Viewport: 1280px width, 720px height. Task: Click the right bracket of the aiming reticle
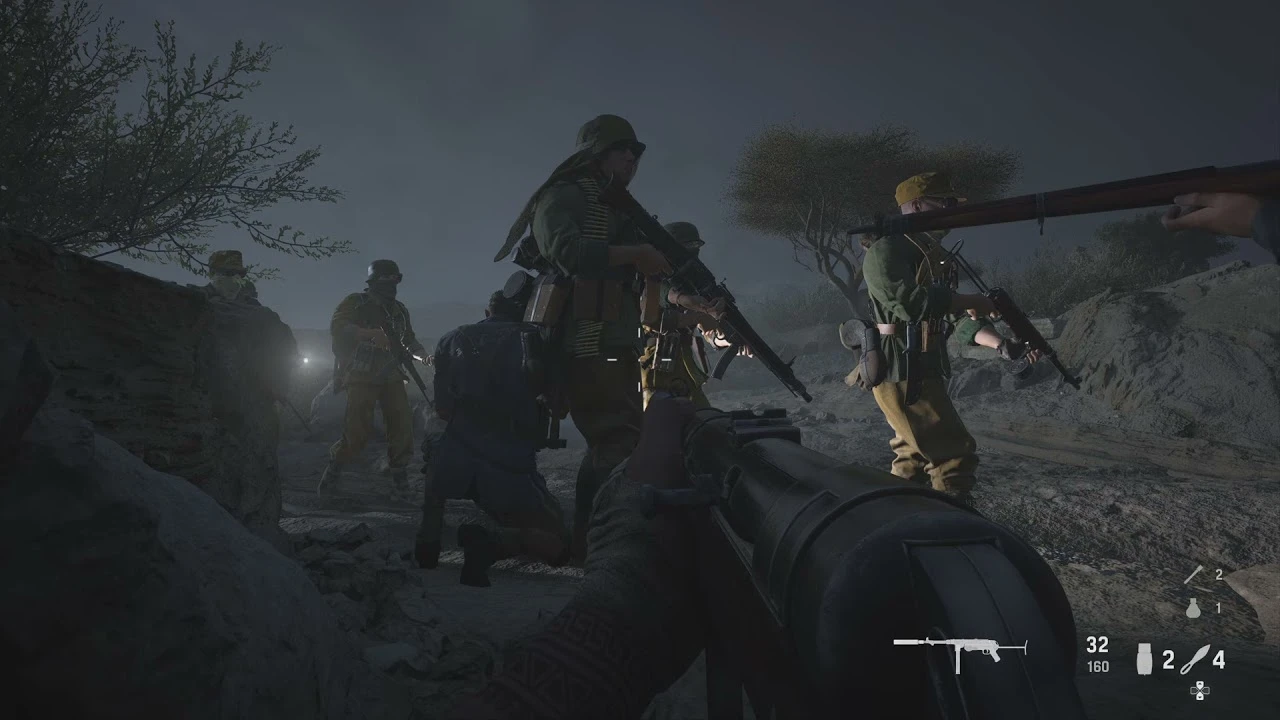pos(665,359)
